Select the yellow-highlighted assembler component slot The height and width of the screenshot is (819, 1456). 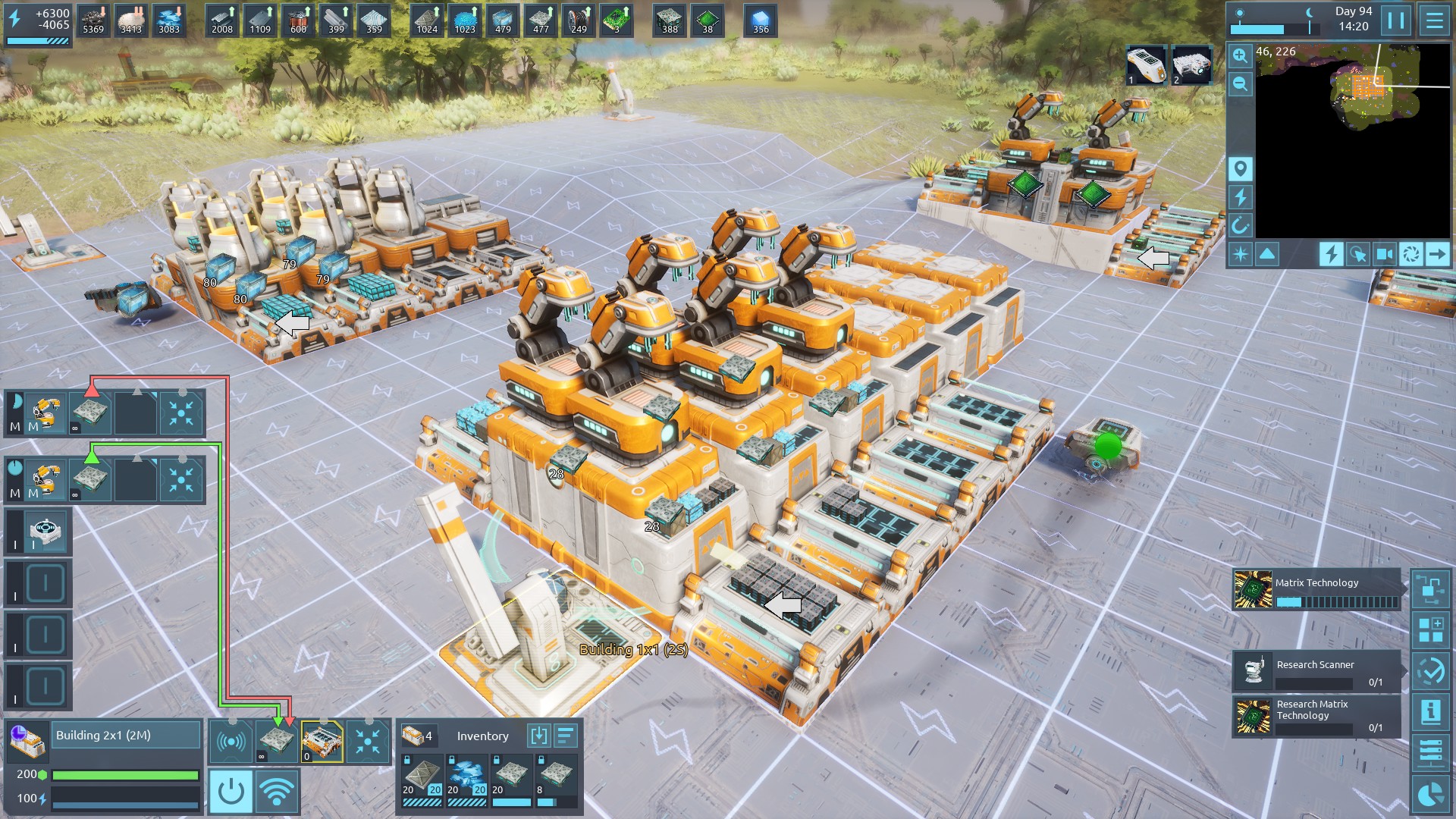322,741
